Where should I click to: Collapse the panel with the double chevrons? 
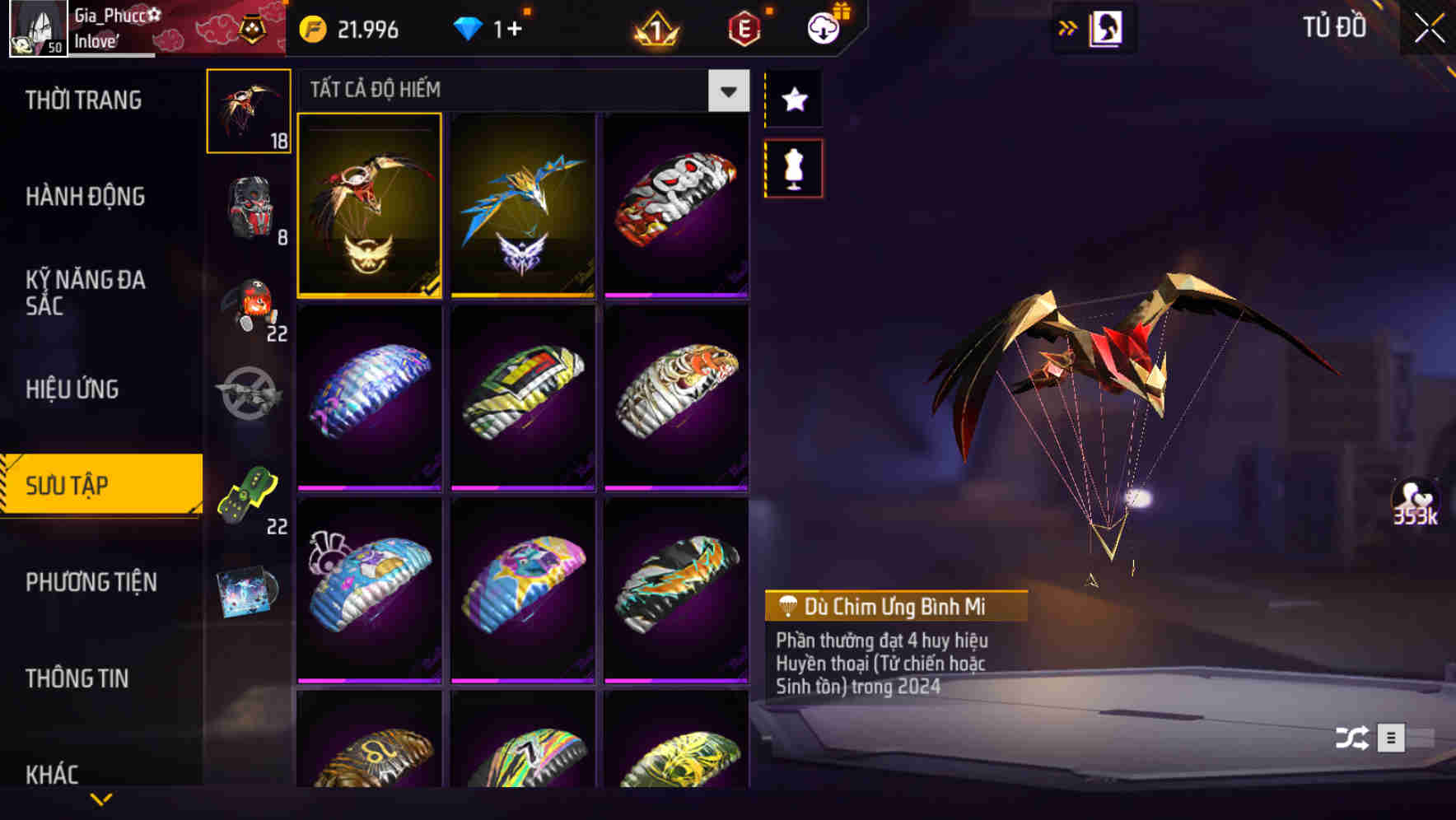1068,26
